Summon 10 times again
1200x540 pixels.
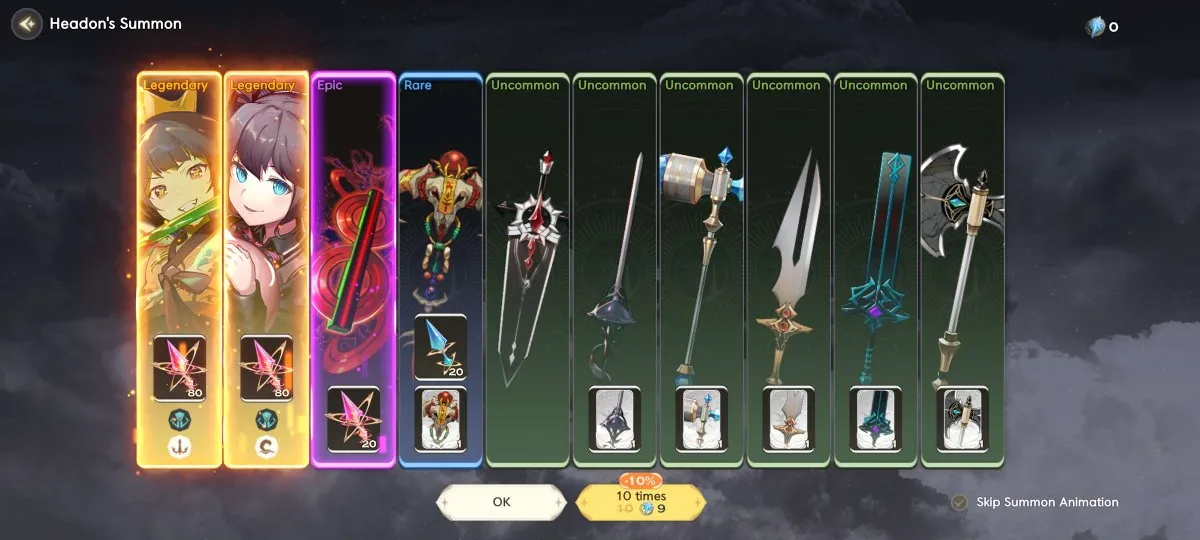(641, 502)
